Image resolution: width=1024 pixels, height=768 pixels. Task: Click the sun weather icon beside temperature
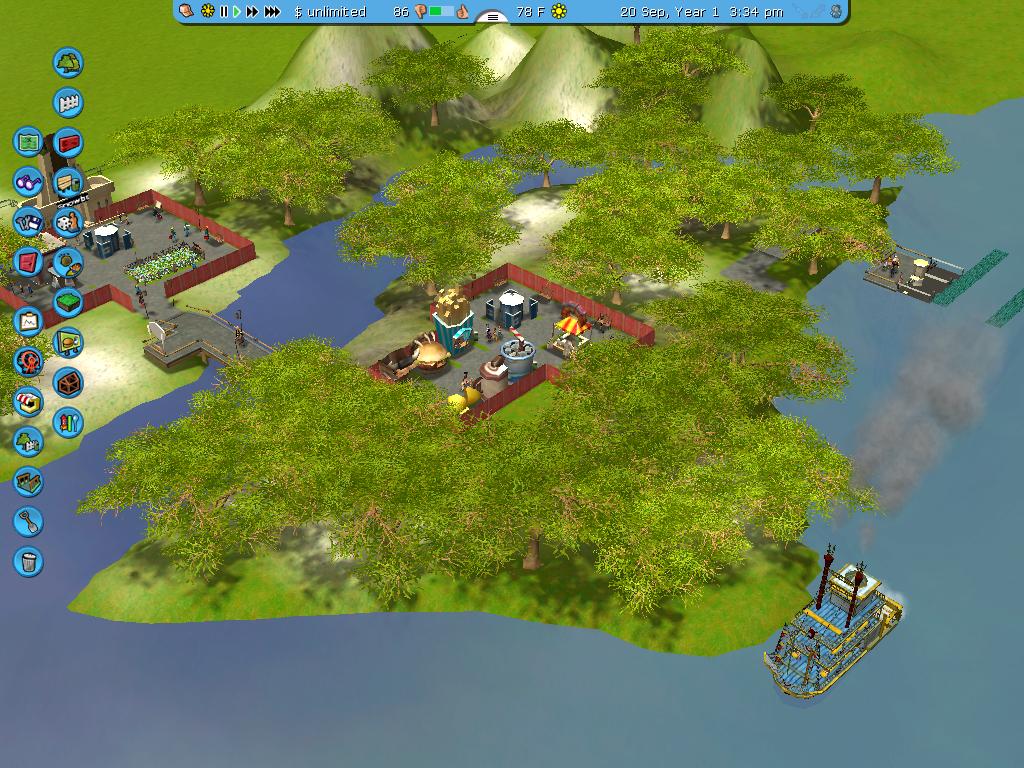(559, 12)
